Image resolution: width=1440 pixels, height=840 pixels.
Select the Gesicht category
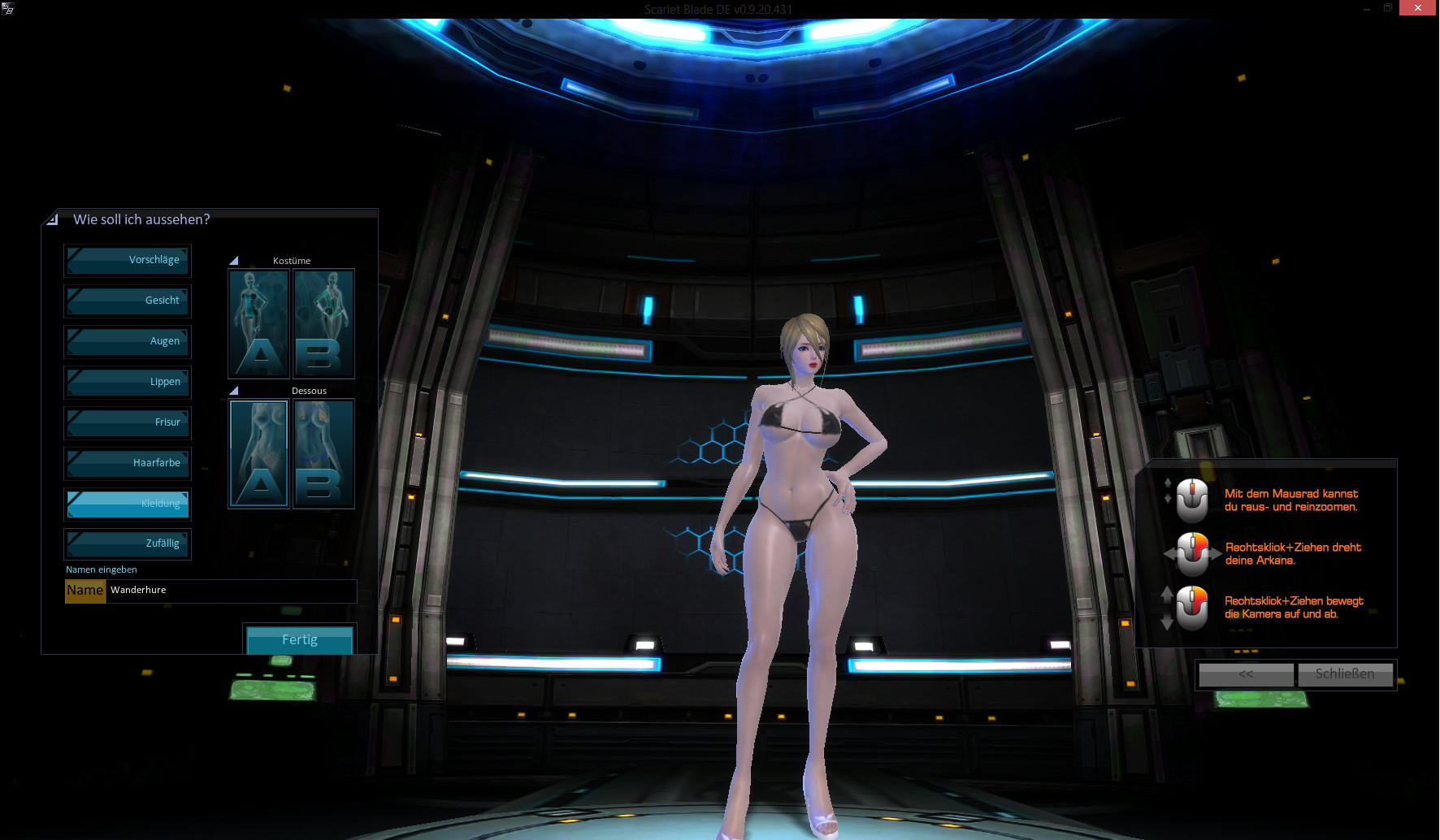pyautogui.click(x=128, y=301)
